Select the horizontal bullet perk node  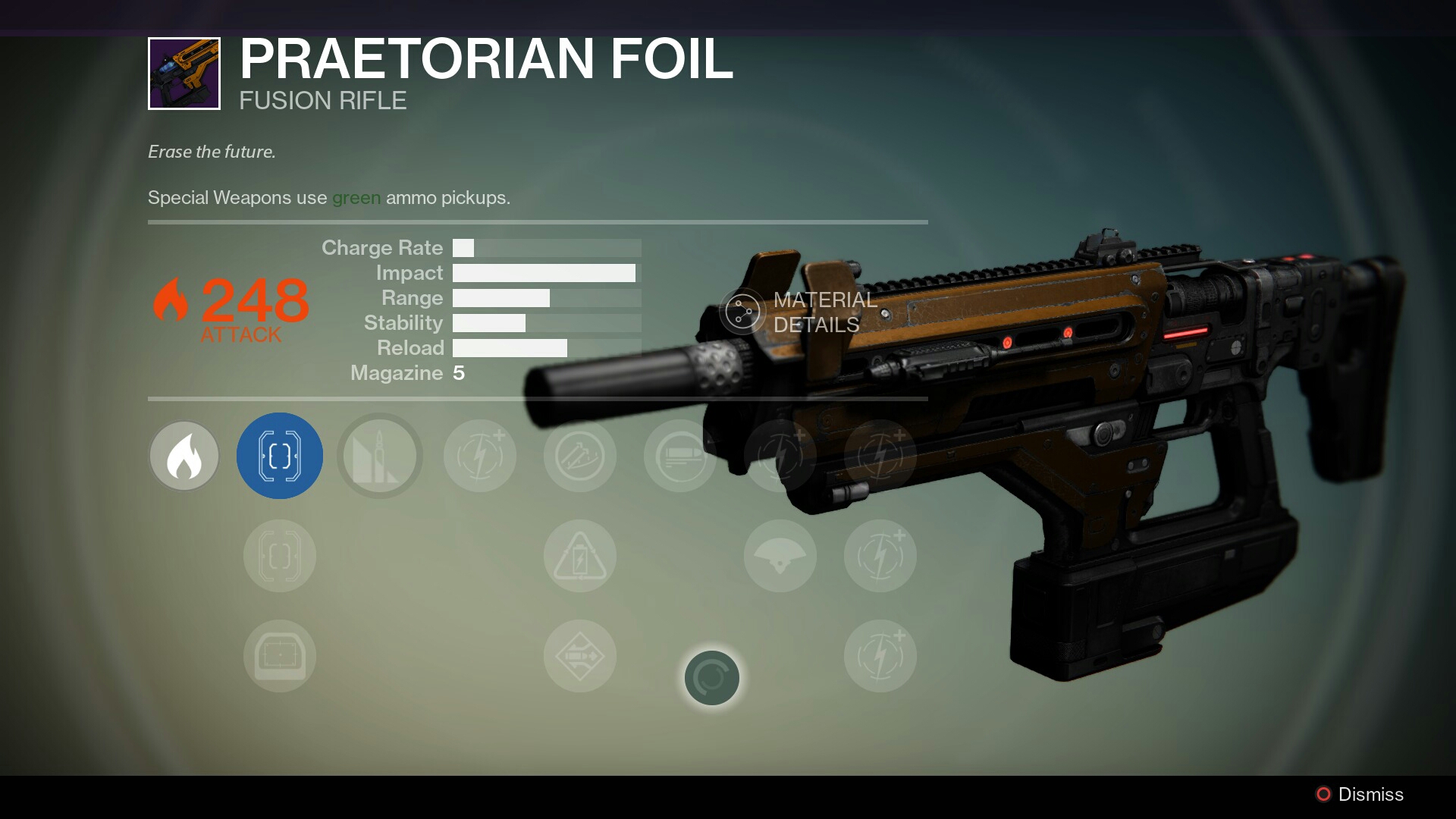pos(680,456)
